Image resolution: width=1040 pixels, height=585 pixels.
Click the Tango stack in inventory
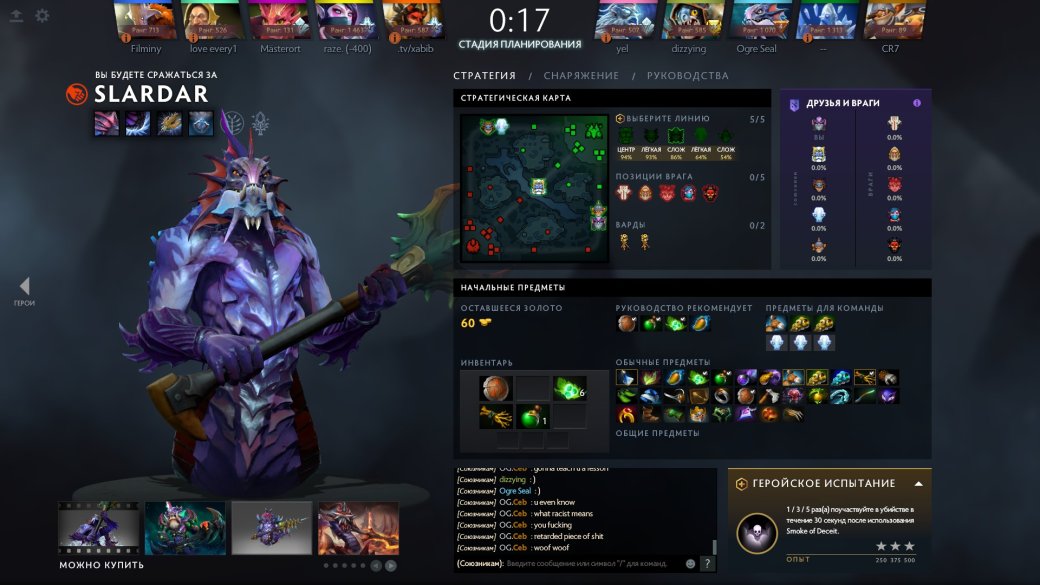click(x=569, y=389)
